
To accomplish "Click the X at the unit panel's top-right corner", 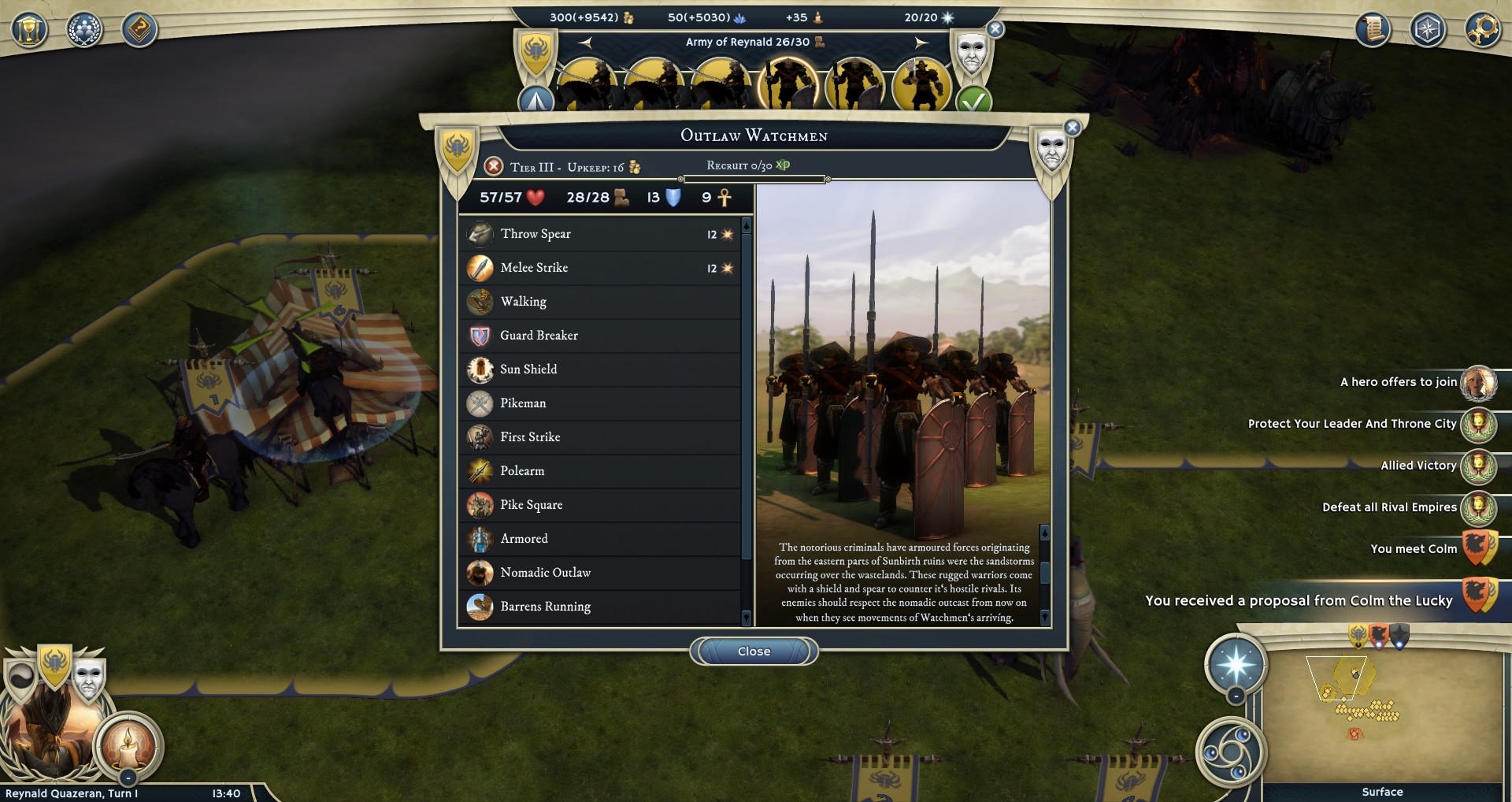I will [x=1072, y=128].
